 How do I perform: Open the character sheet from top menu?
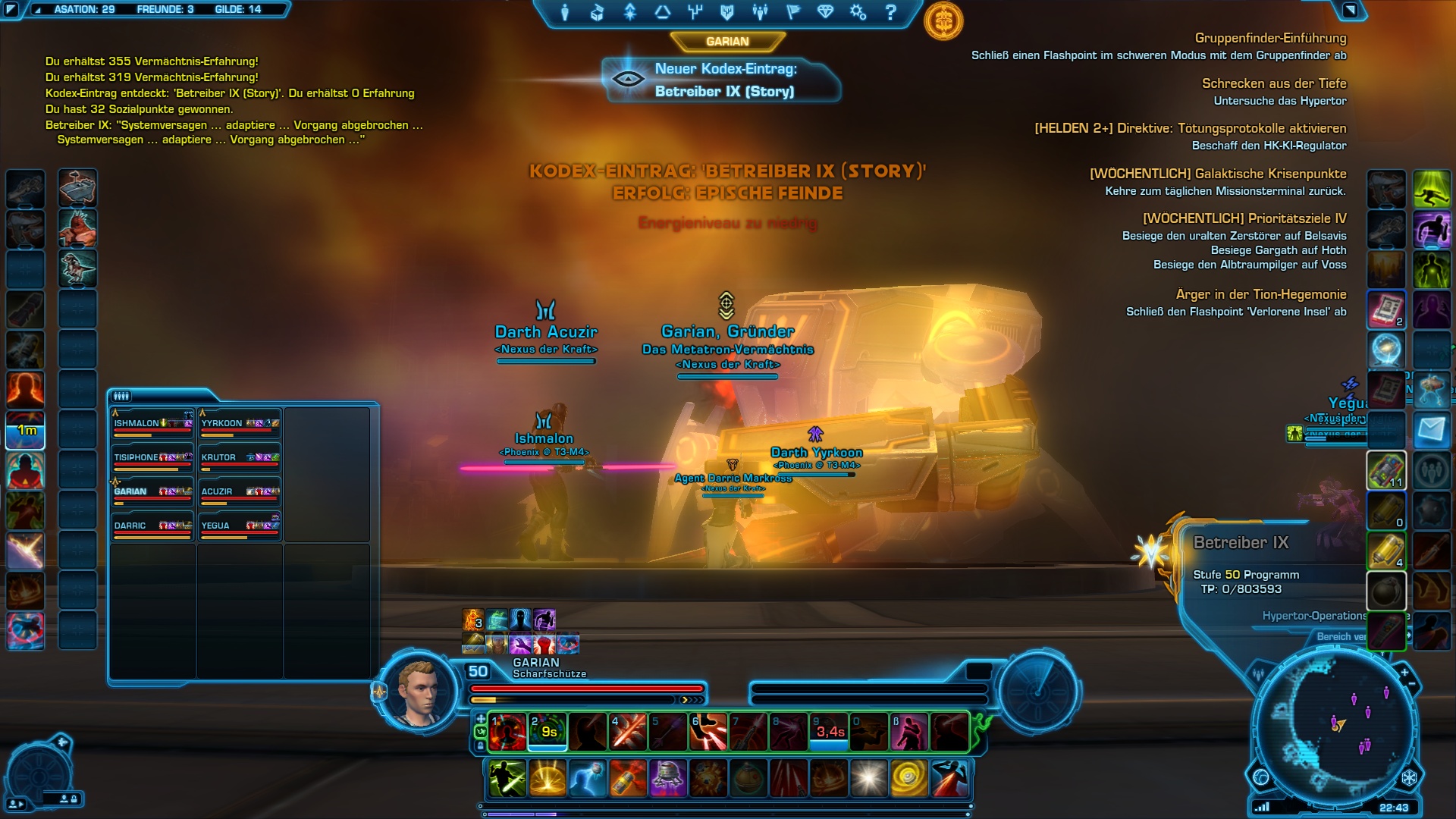point(565,12)
